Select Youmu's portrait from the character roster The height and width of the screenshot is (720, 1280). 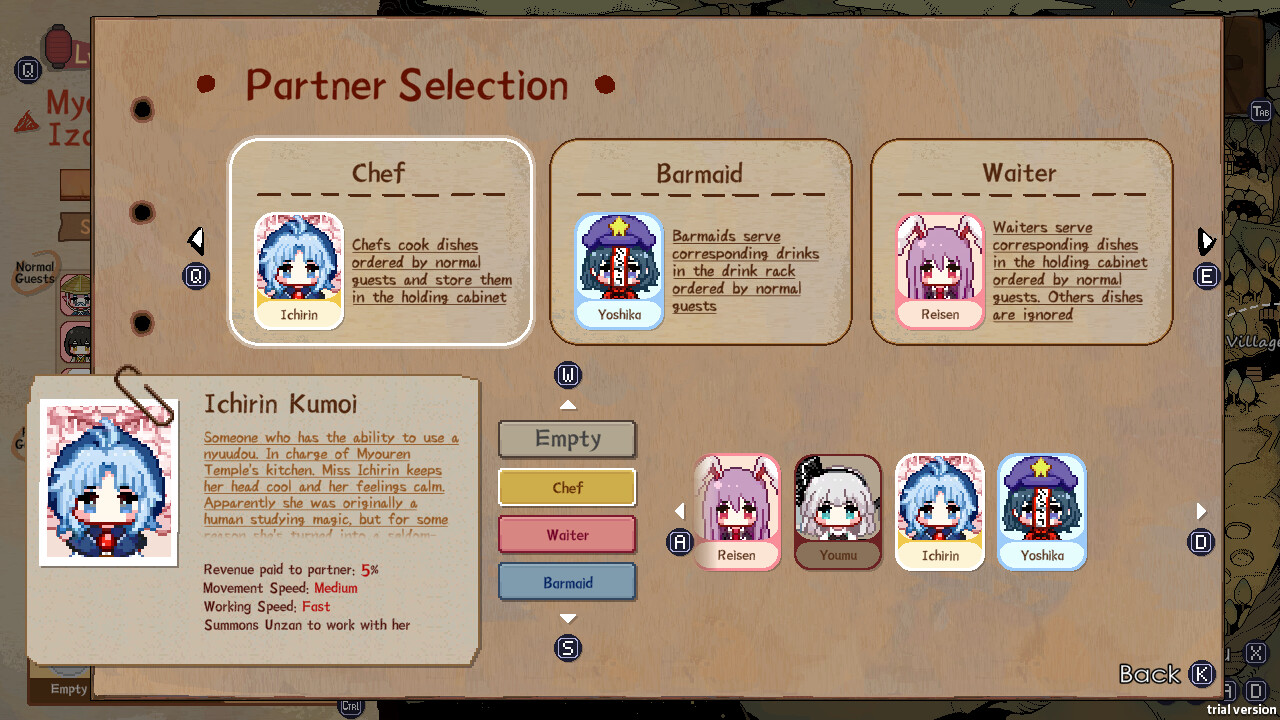click(838, 511)
